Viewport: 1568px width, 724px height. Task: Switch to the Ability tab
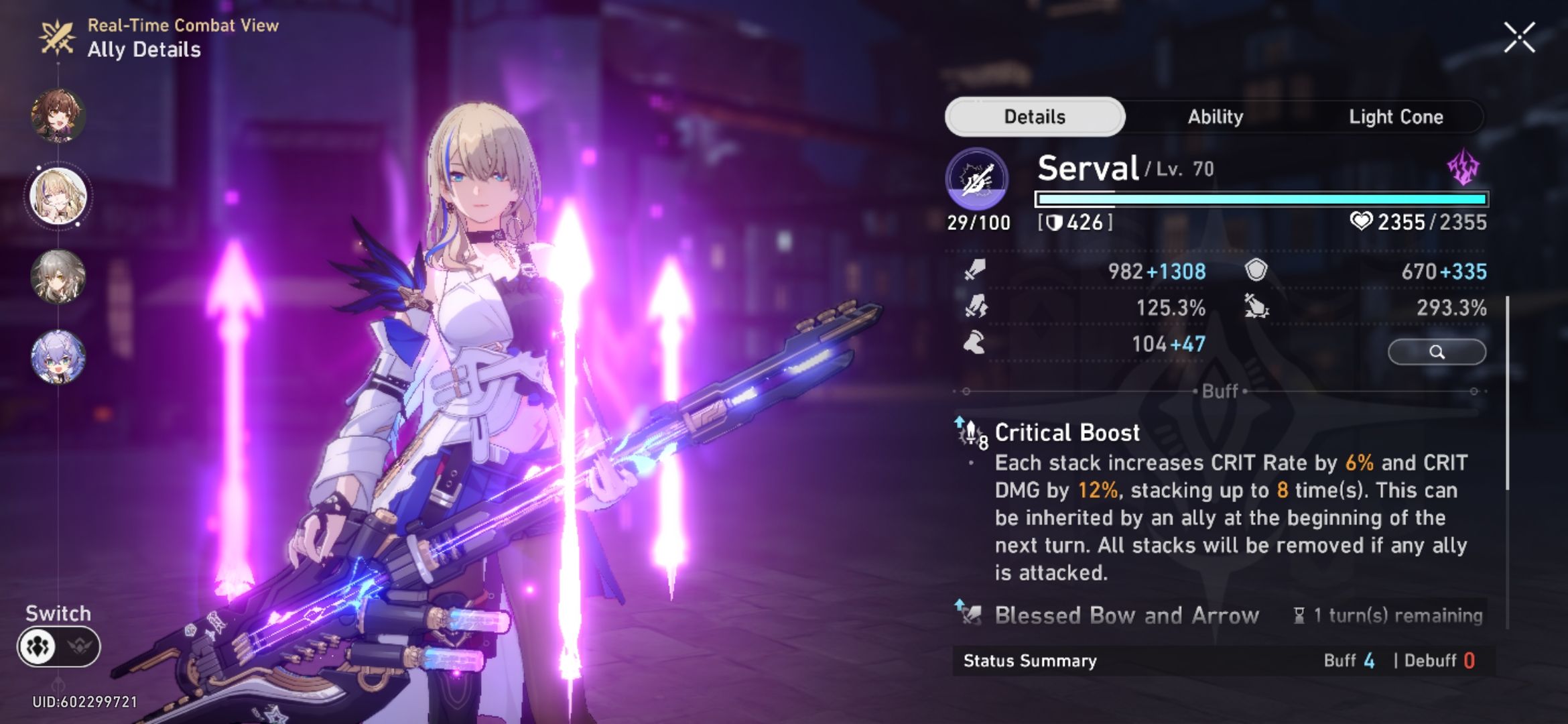(x=1216, y=117)
